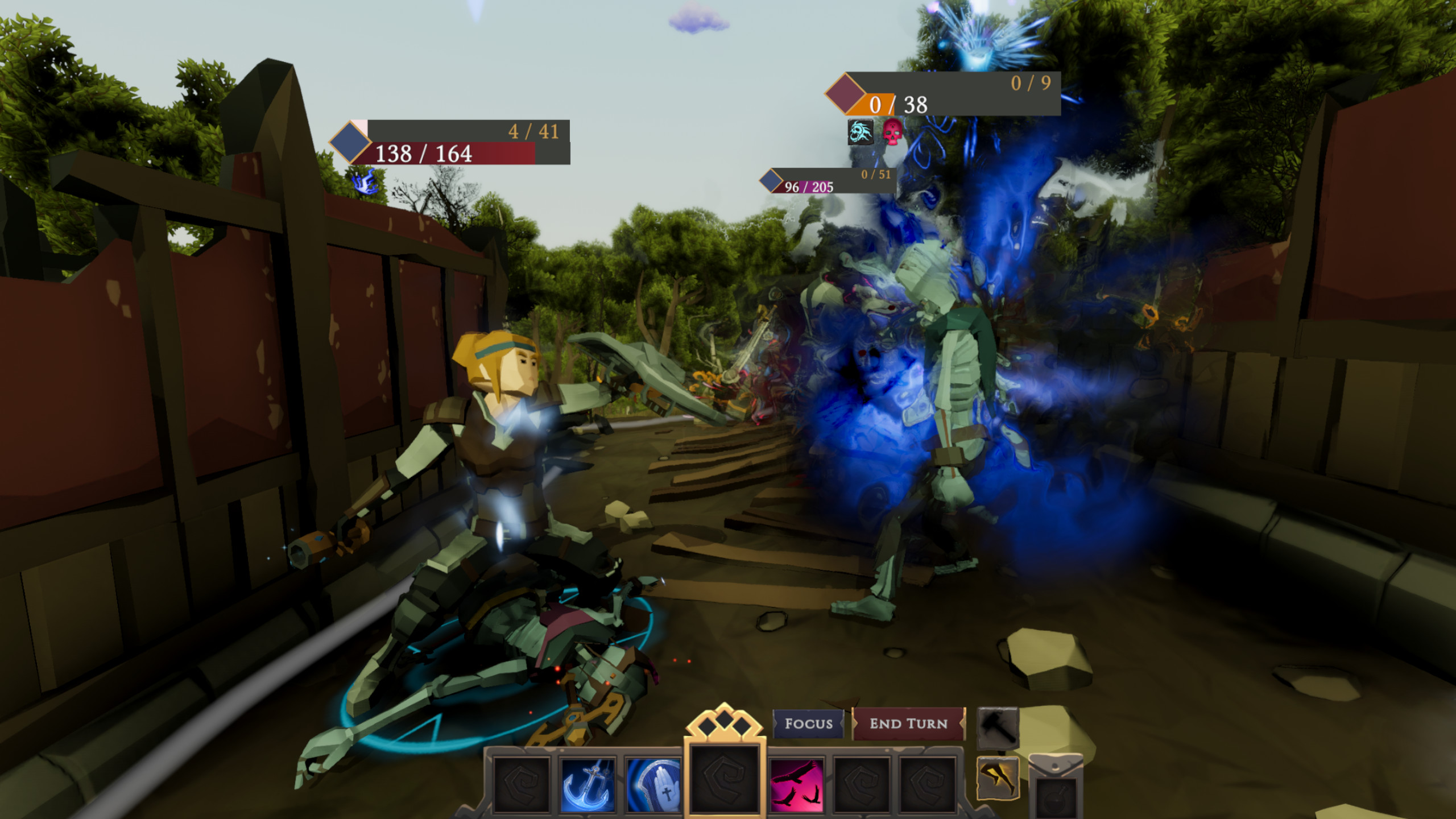
Task: Click End Turn to finish the turn
Action: tap(908, 723)
